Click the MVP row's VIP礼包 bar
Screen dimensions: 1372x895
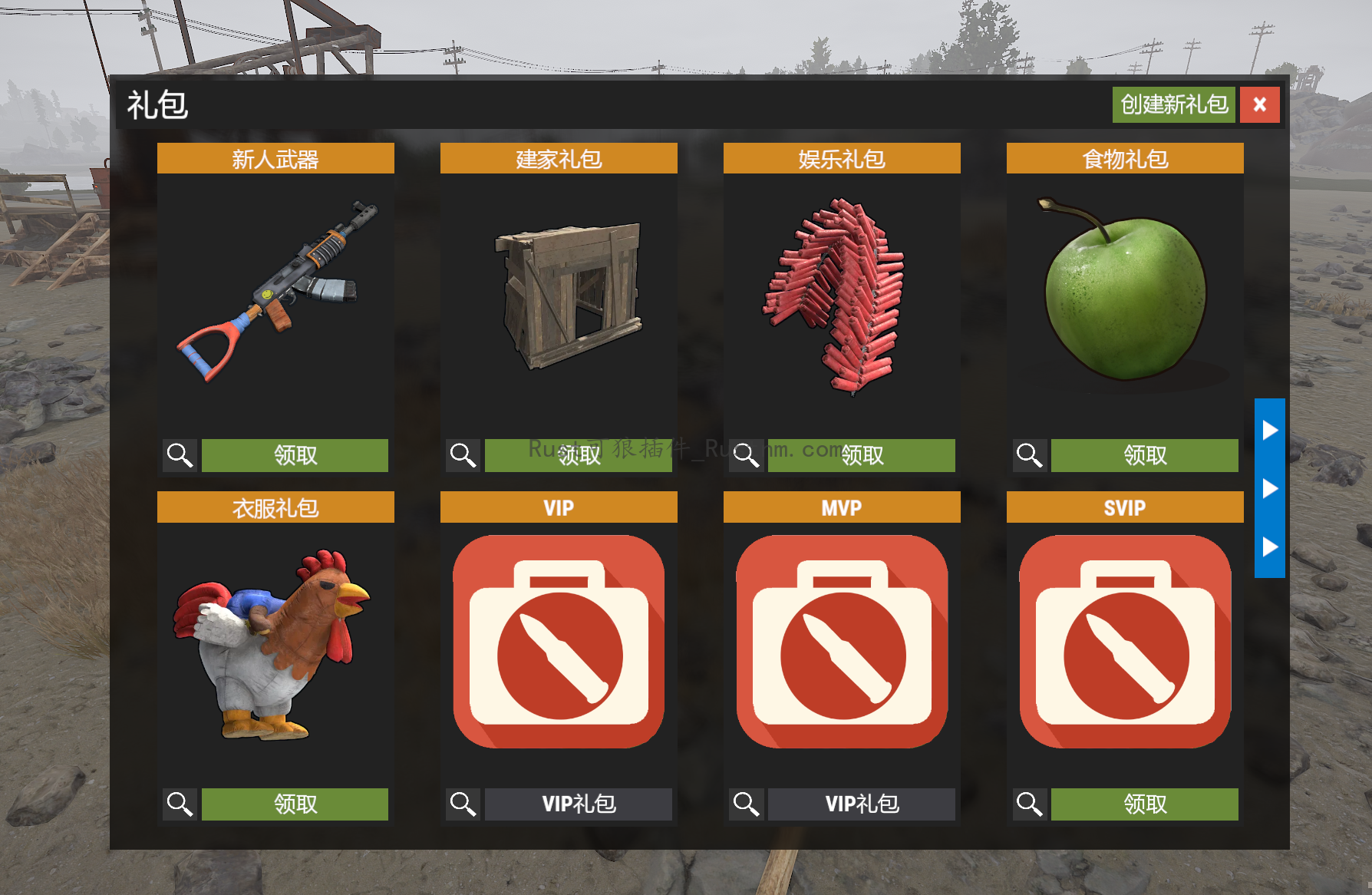point(861,804)
